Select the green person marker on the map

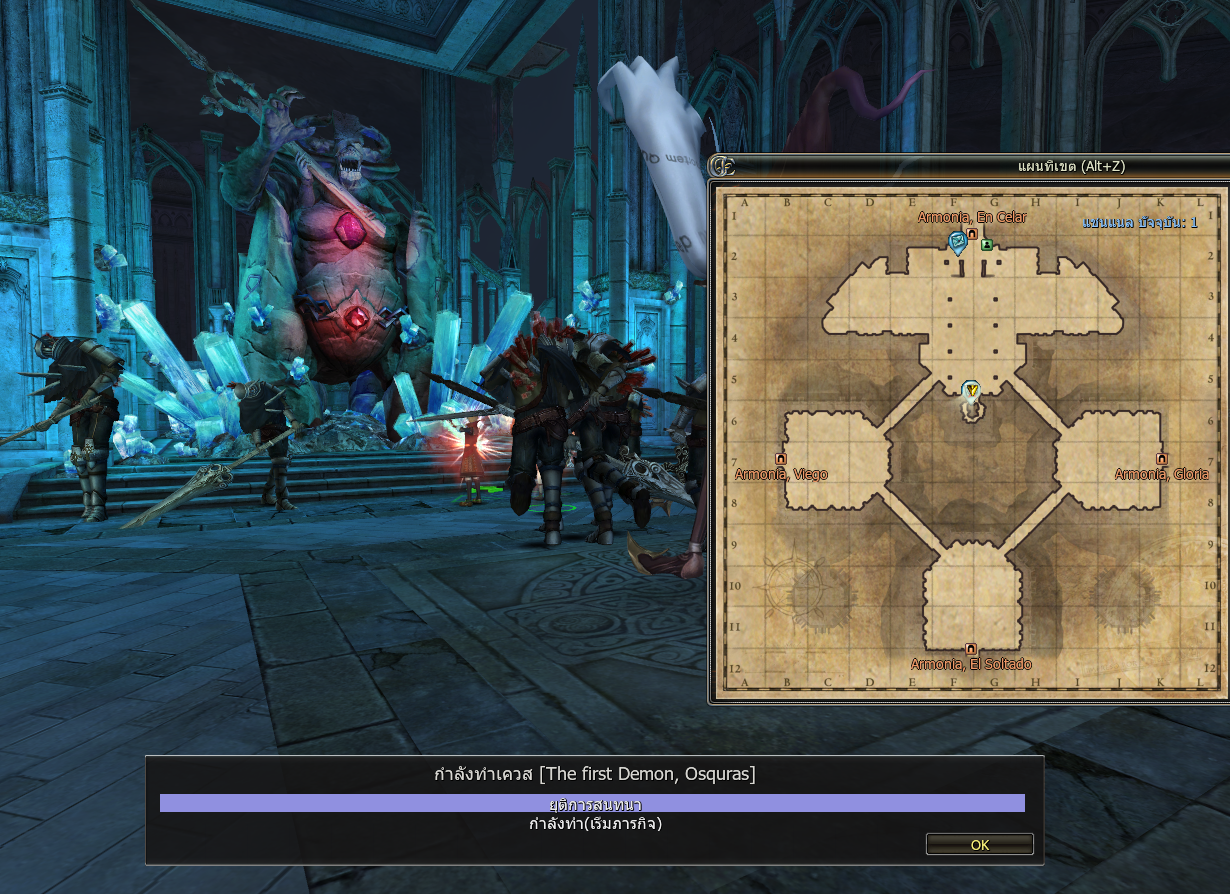pos(987,244)
